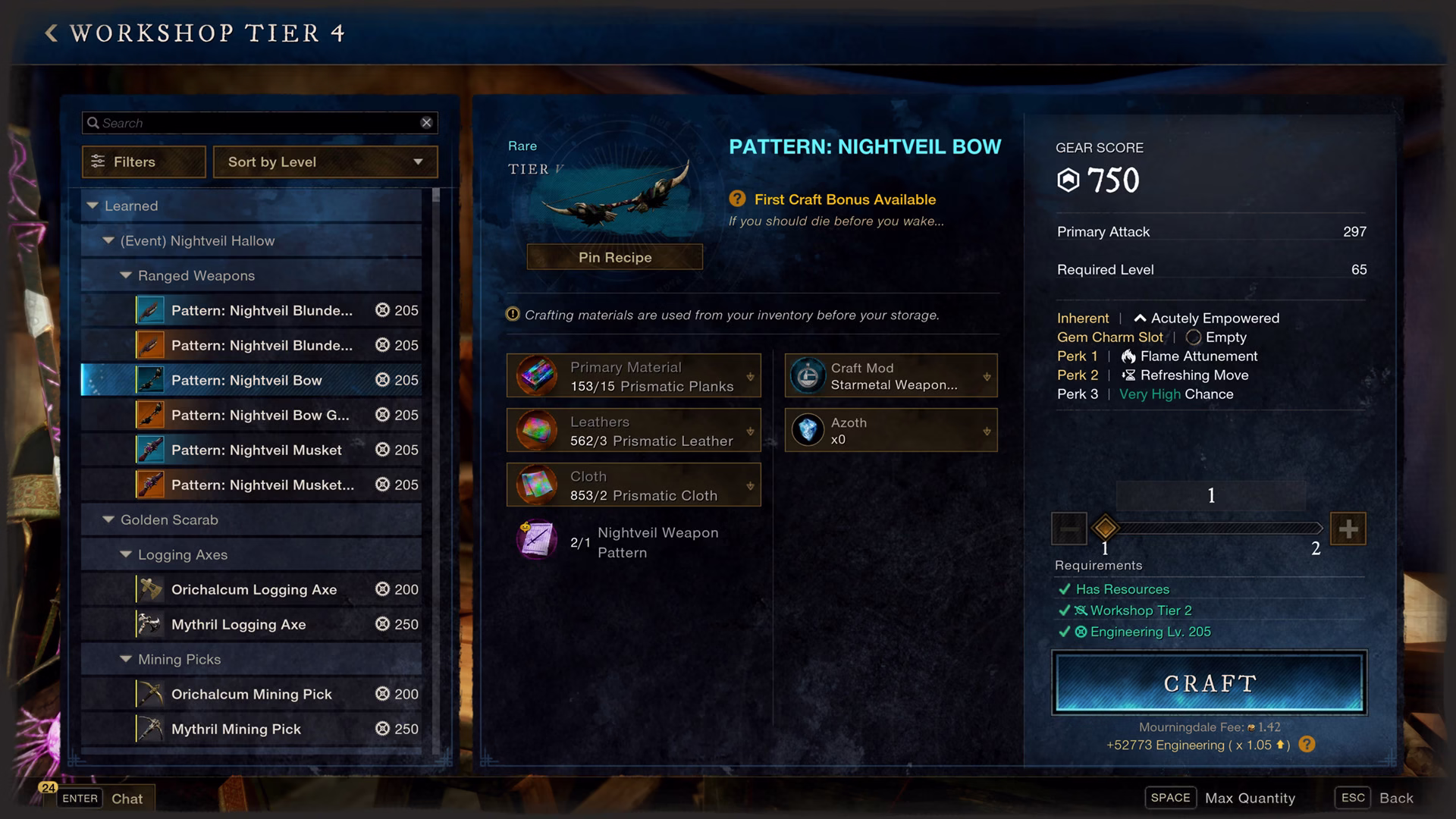Screen dimensions: 1456x819
Task: Collapse the Ranged Weapons group
Action: pos(126,275)
